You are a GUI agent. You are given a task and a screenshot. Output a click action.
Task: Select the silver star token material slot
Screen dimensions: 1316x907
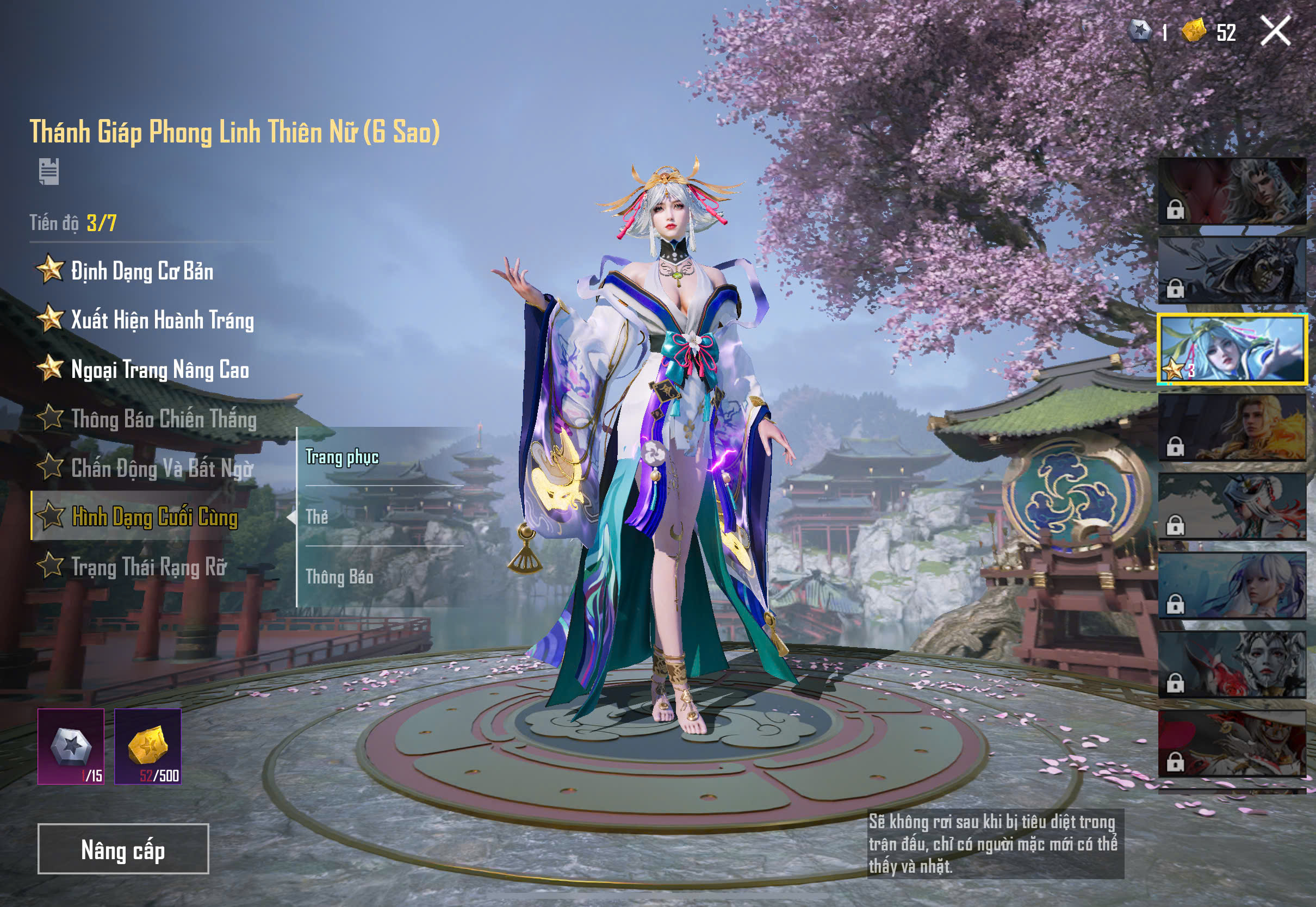71,746
